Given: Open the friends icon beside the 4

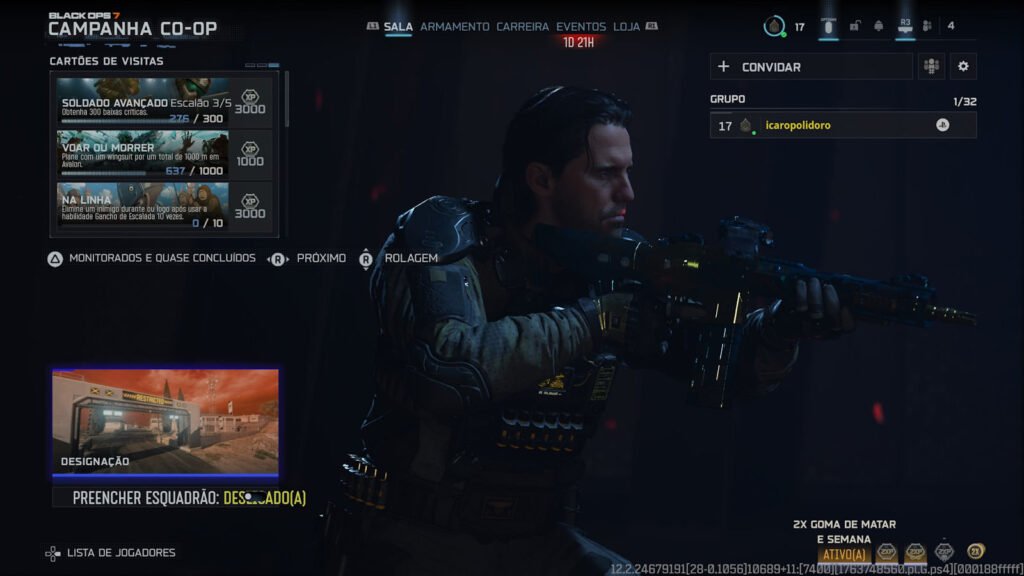Looking at the screenshot, I should [x=927, y=27].
